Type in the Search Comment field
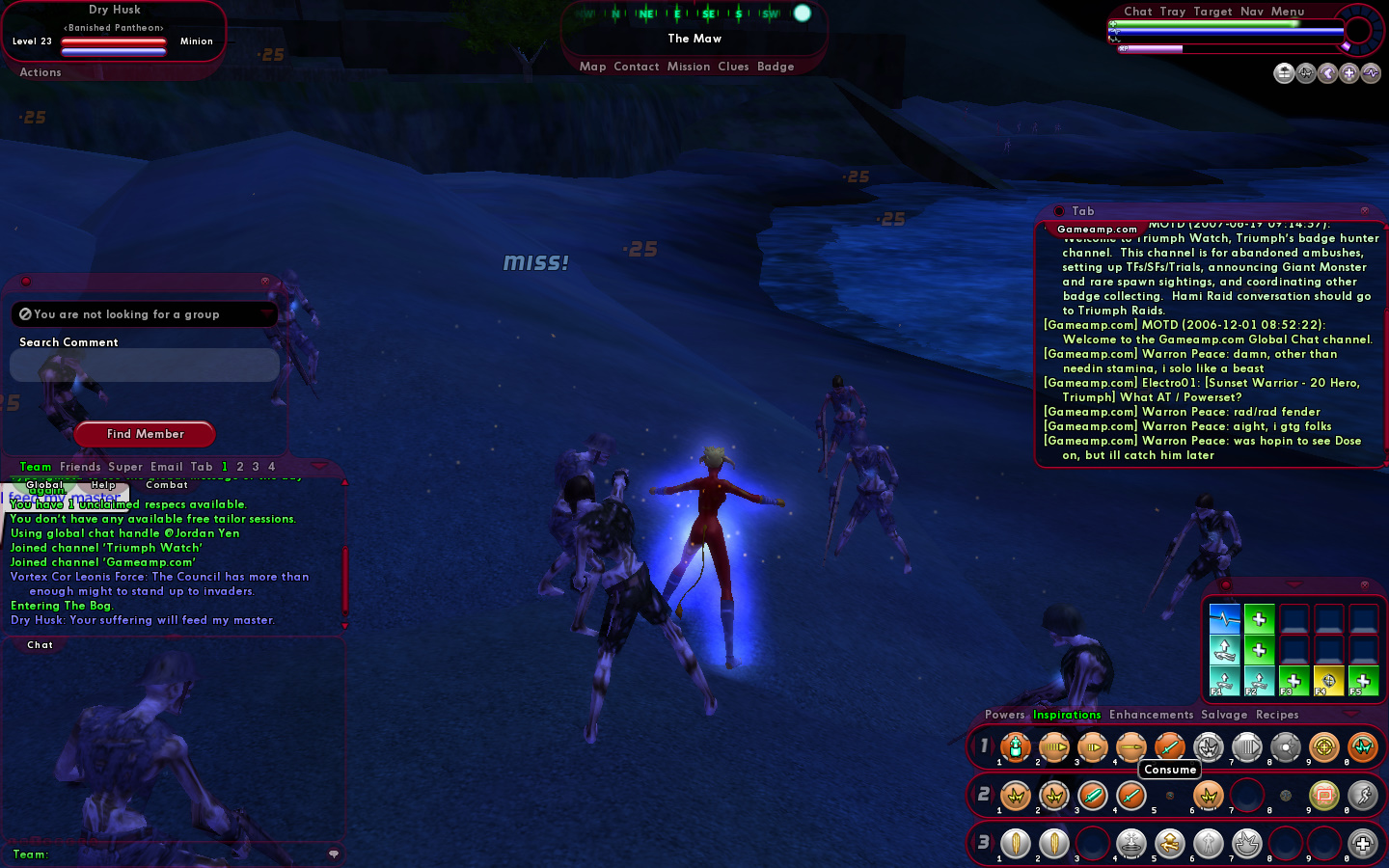Image resolution: width=1389 pixels, height=868 pixels. (145, 366)
